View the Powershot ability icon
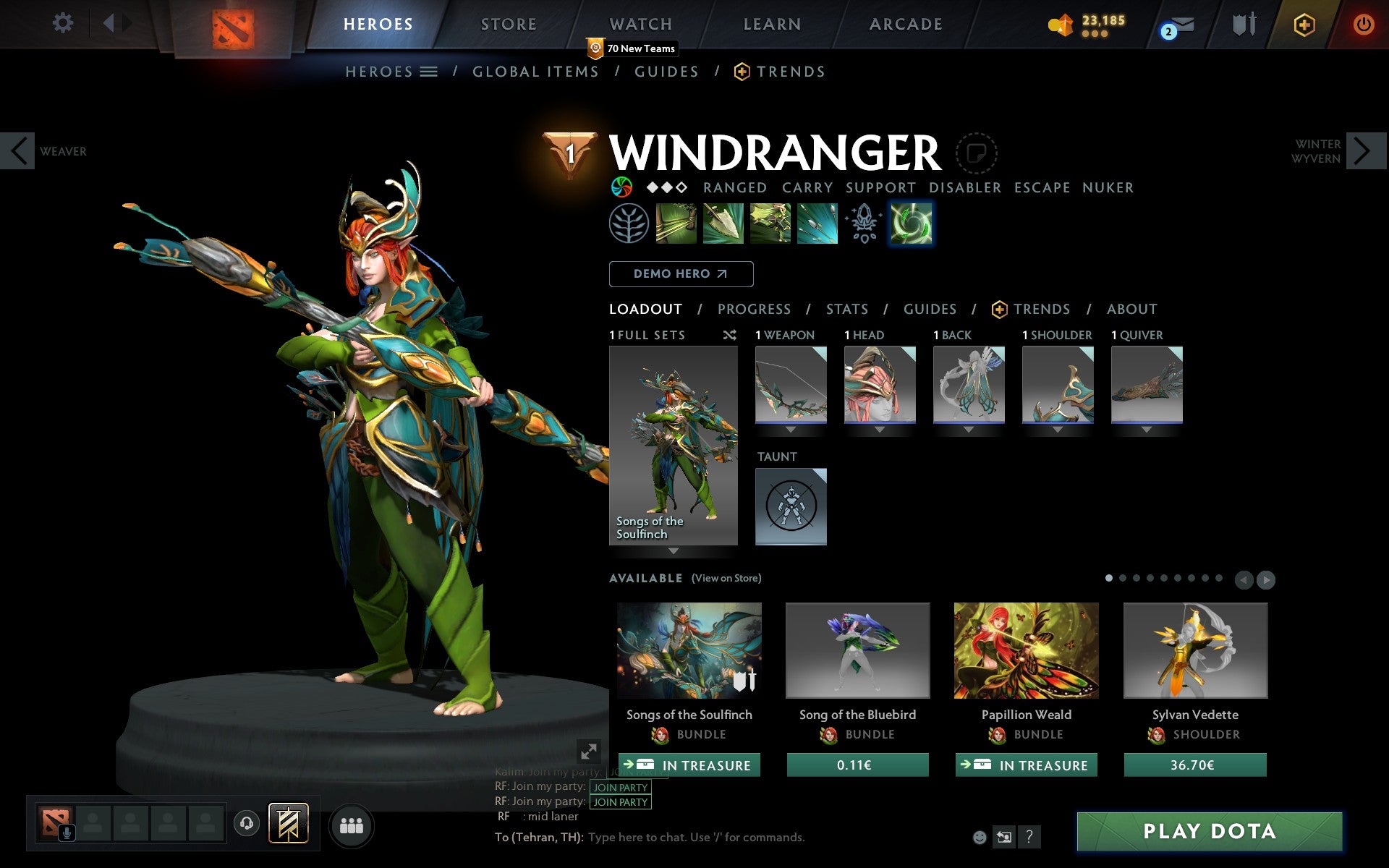Image resolution: width=1389 pixels, height=868 pixels. coord(722,223)
